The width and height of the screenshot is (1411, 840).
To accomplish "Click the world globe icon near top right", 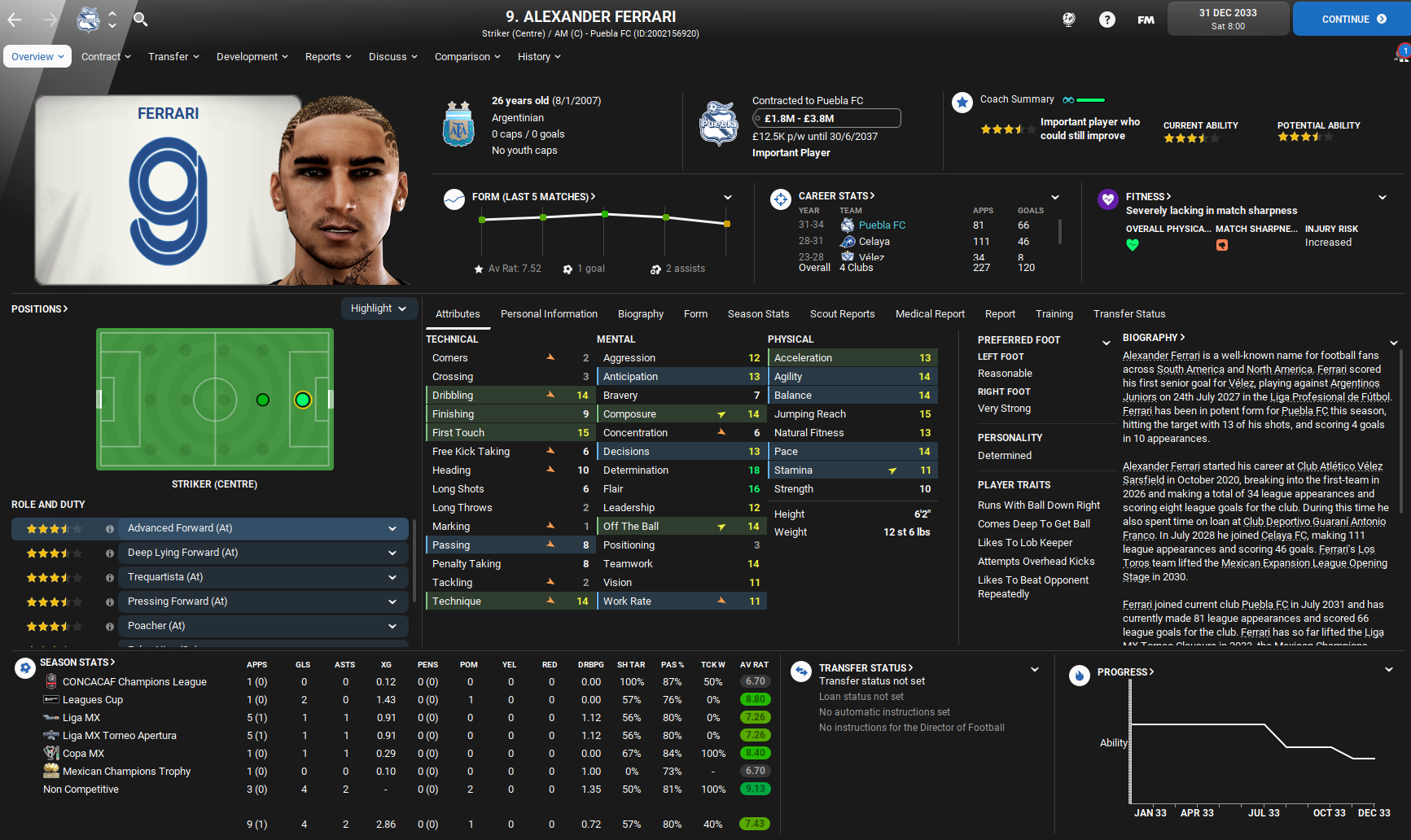I will coord(1068,19).
